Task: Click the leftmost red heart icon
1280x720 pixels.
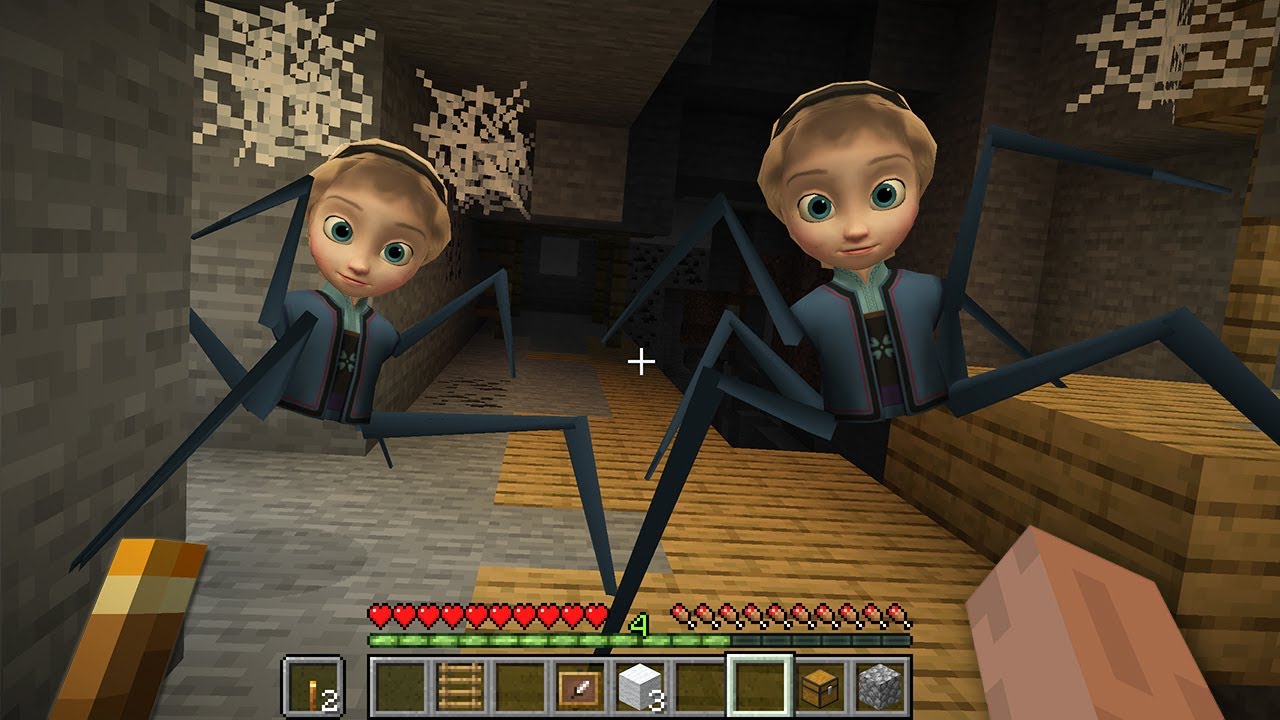Action: (x=378, y=615)
